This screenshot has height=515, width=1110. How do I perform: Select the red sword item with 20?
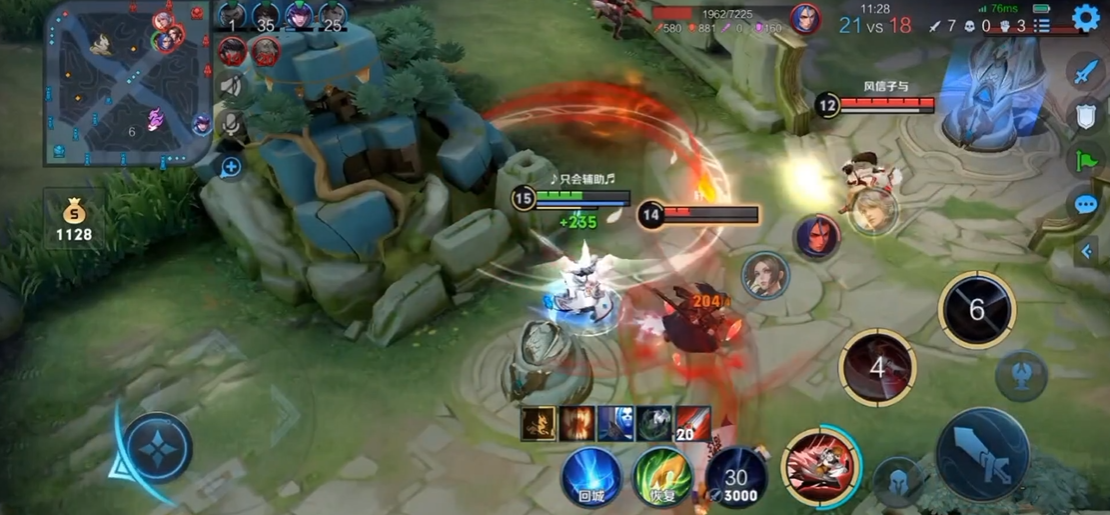(692, 423)
